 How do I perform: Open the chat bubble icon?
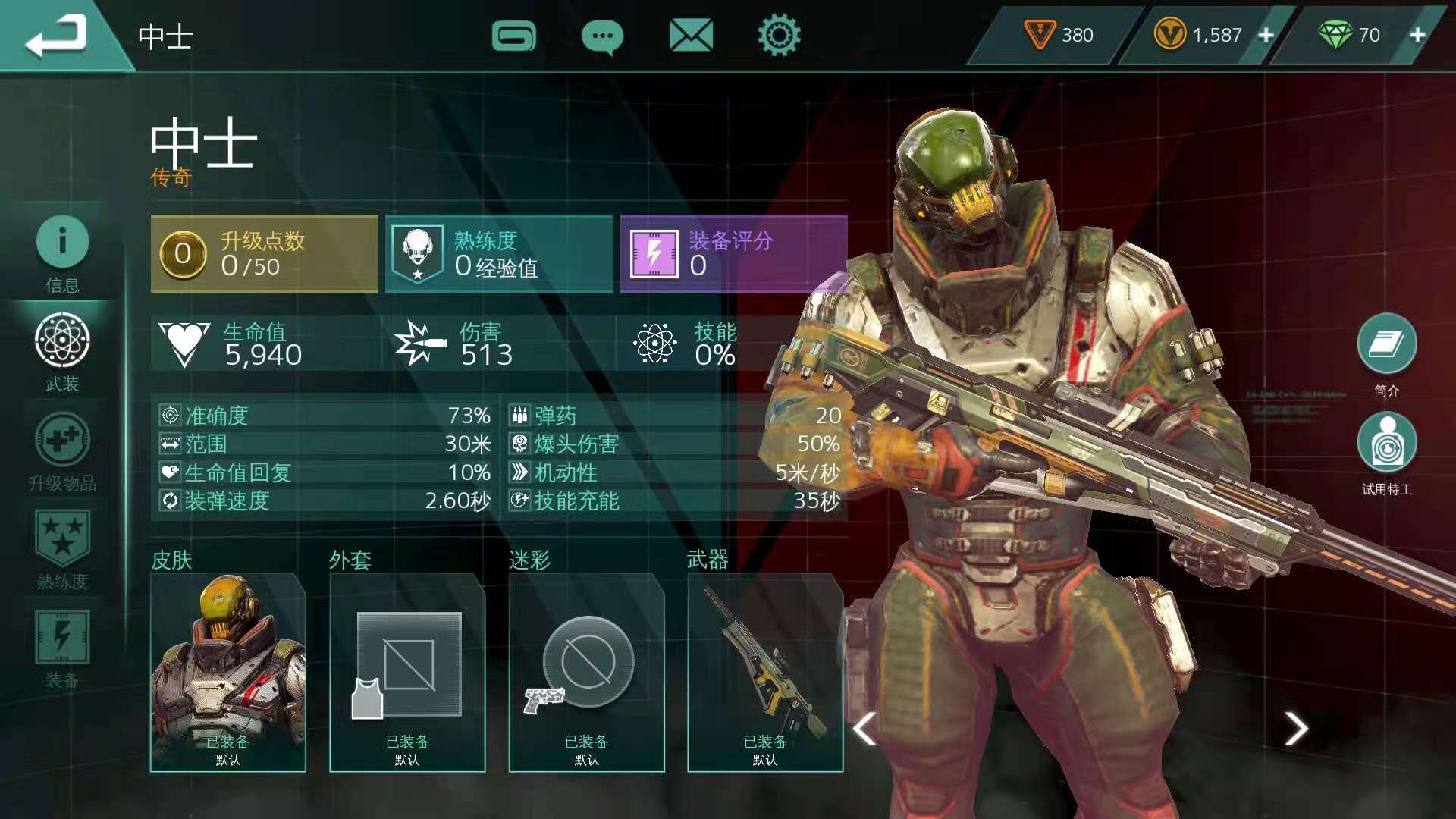pyautogui.click(x=602, y=36)
